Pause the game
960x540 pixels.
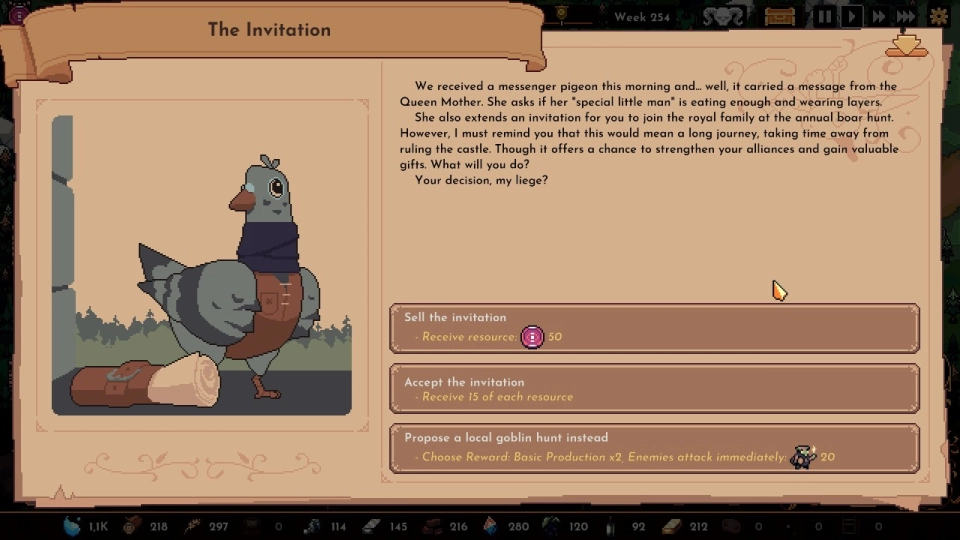(826, 16)
